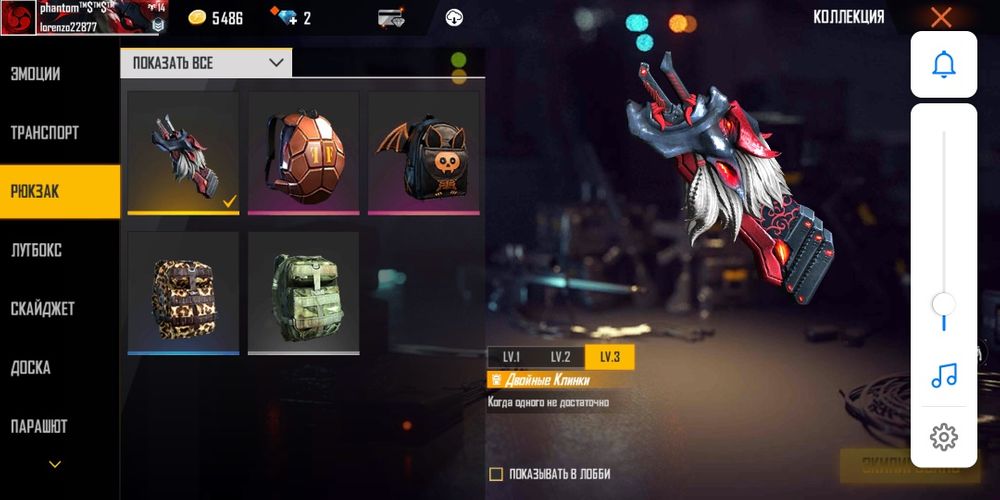The width and height of the screenshot is (1000, 500).
Task: Switch to the Скайджет category
Action: click(x=43, y=309)
